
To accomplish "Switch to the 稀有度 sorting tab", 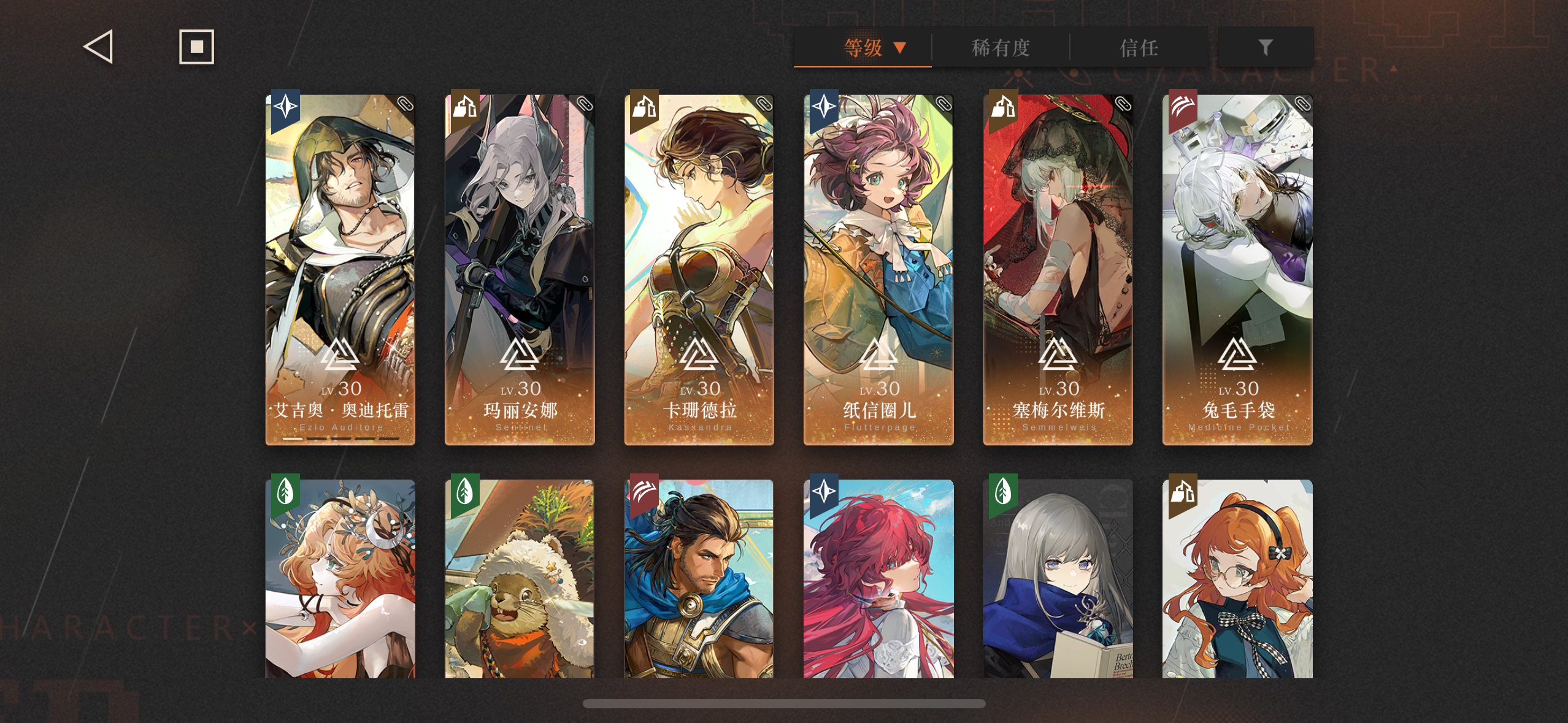I will tap(1001, 48).
